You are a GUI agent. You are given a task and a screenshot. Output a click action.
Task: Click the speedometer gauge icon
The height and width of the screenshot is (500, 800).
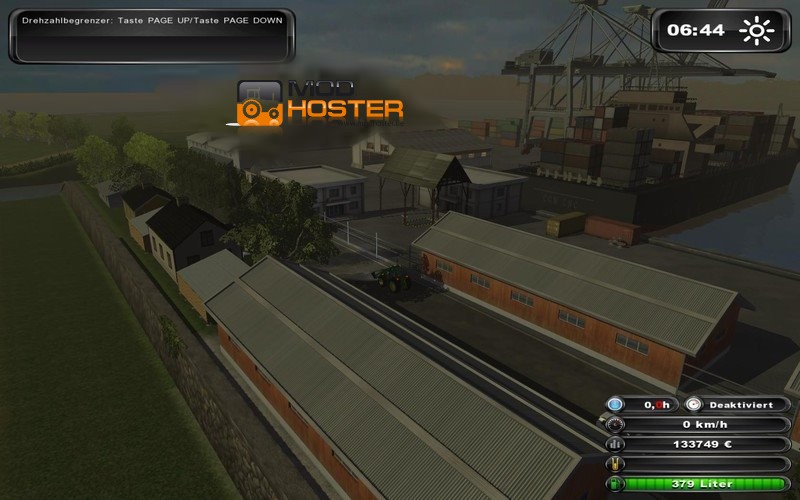(x=616, y=424)
